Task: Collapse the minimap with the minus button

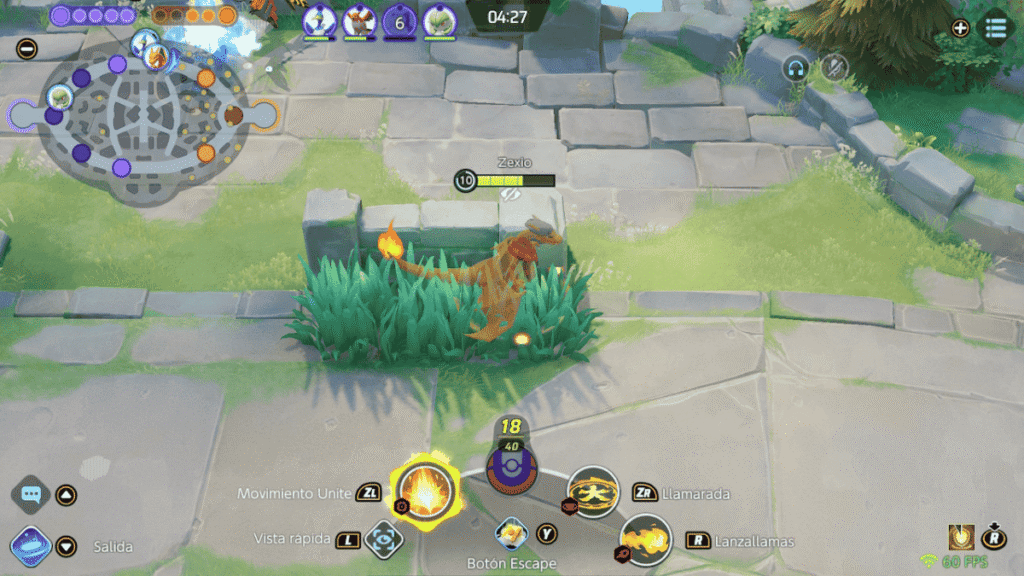Action: [27, 48]
